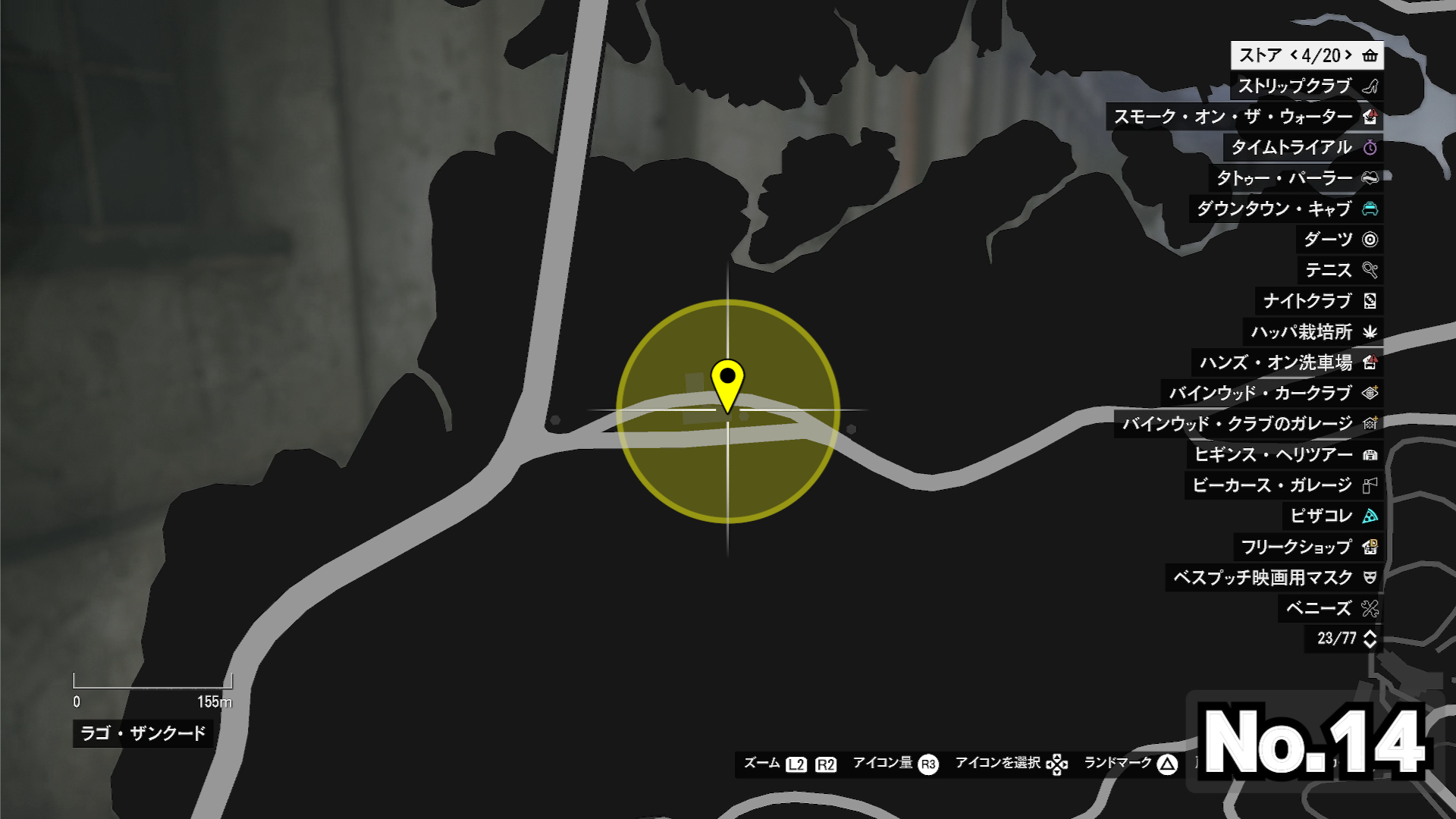Image resolution: width=1456 pixels, height=819 pixels.
Task: Choose バインウッド・カークラブ legend entry
Action: 1272,393
